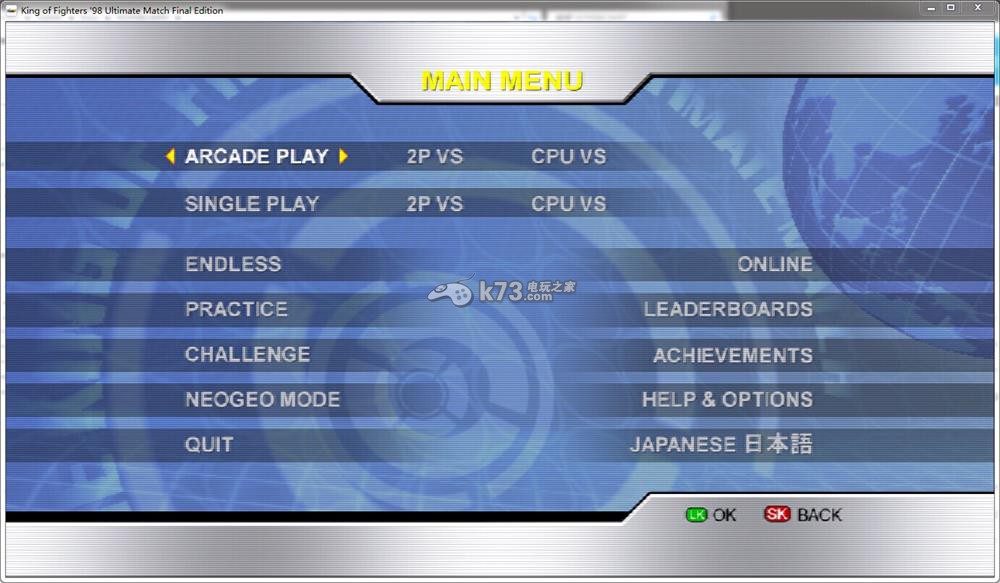
Task: Select SINGLE PLAY mode
Action: pyautogui.click(x=252, y=204)
